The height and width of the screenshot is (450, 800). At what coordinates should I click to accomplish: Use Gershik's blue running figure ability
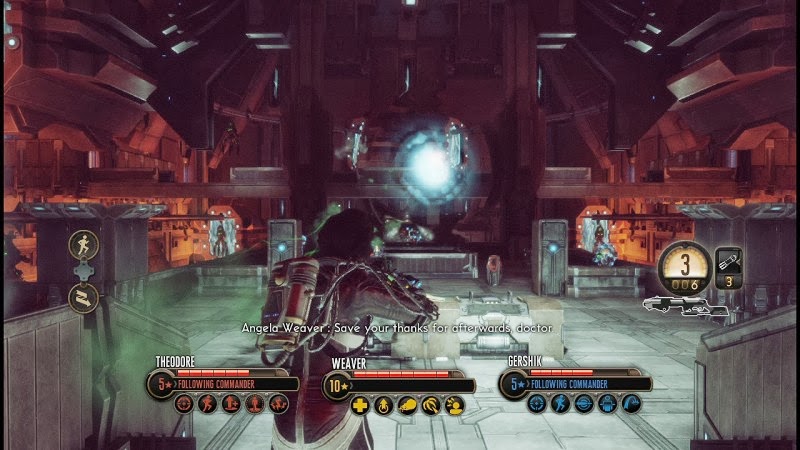click(560, 404)
